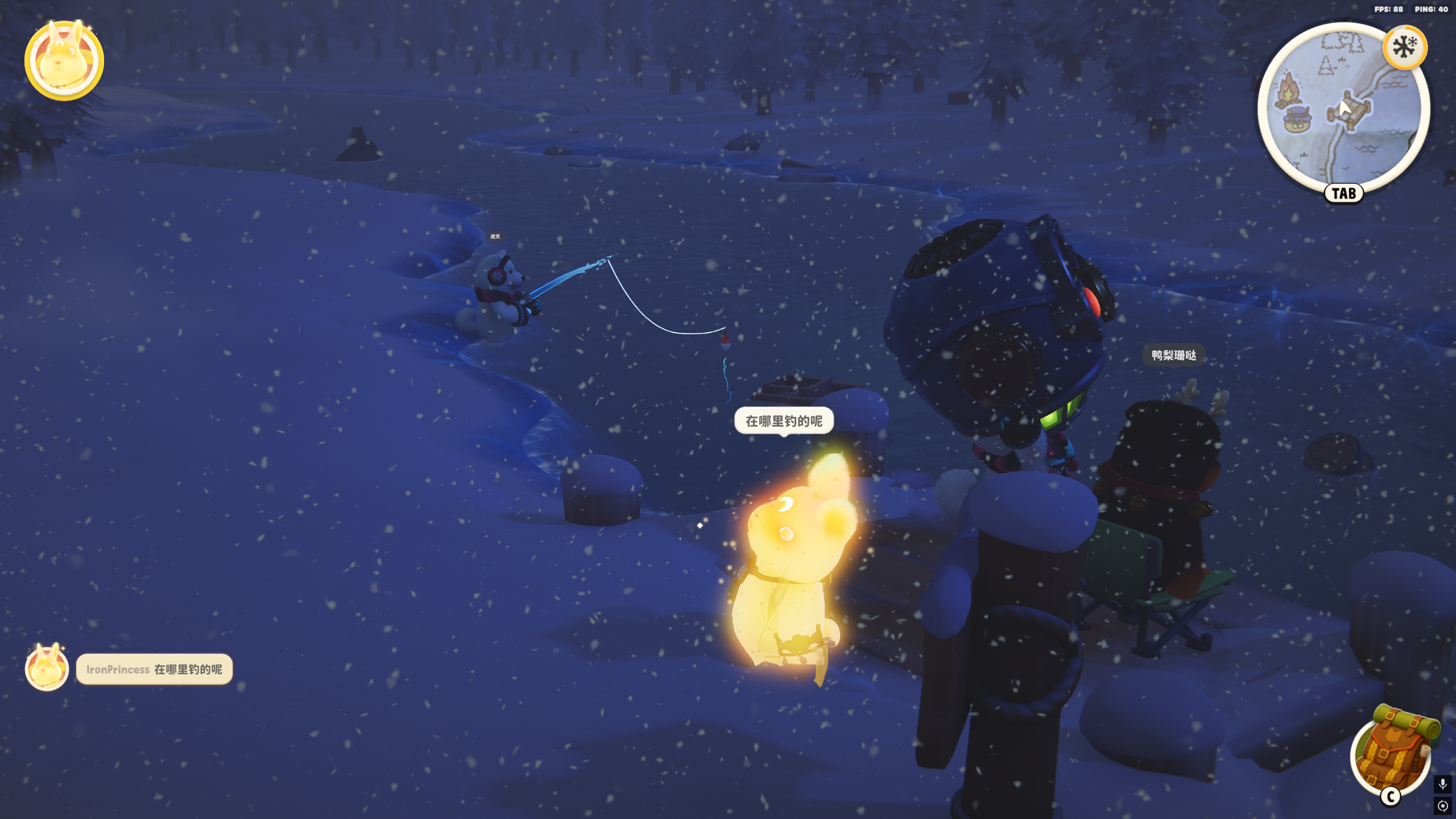This screenshot has height=819, width=1456.
Task: Select IronPrincess chat message bubble
Action: [x=154, y=669]
